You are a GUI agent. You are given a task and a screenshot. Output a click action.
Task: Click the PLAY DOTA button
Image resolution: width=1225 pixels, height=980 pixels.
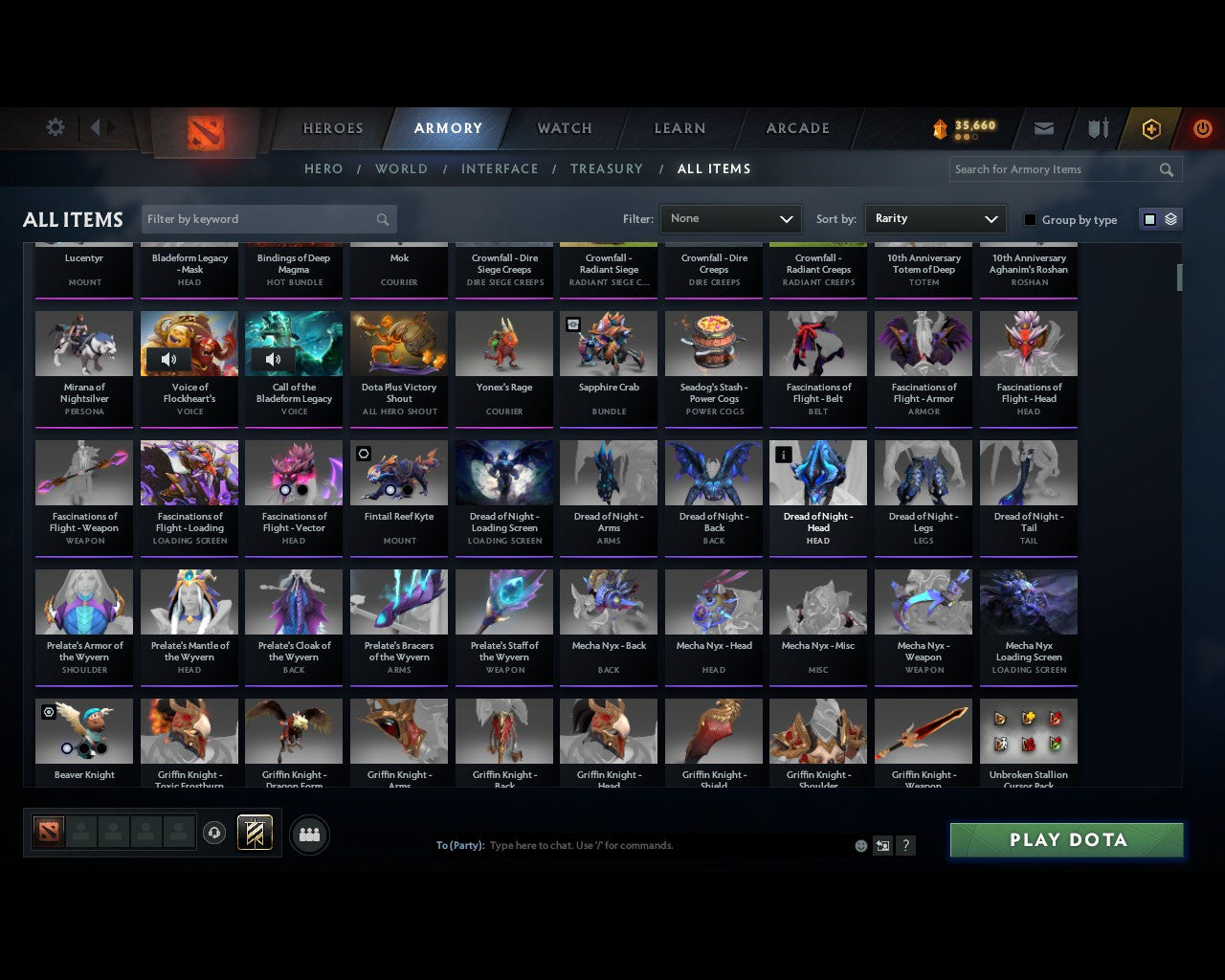click(x=1066, y=839)
